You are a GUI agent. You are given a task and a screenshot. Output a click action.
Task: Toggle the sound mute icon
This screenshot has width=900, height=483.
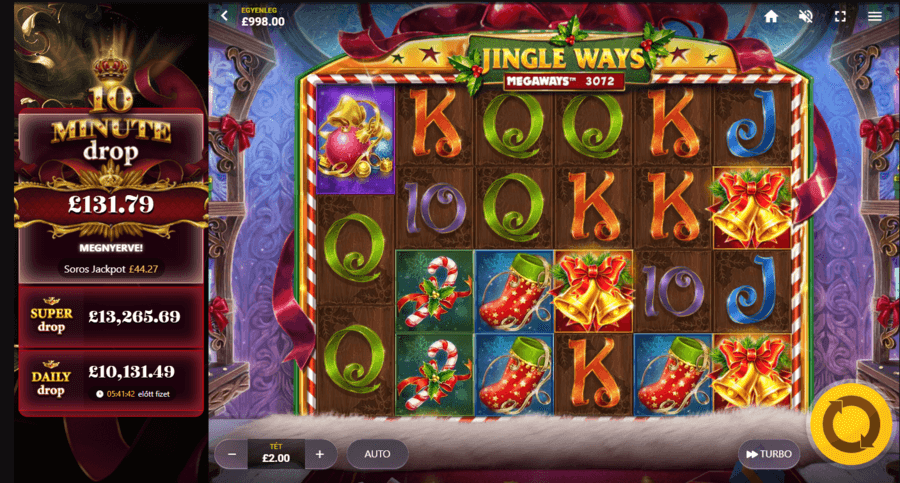[x=805, y=16]
